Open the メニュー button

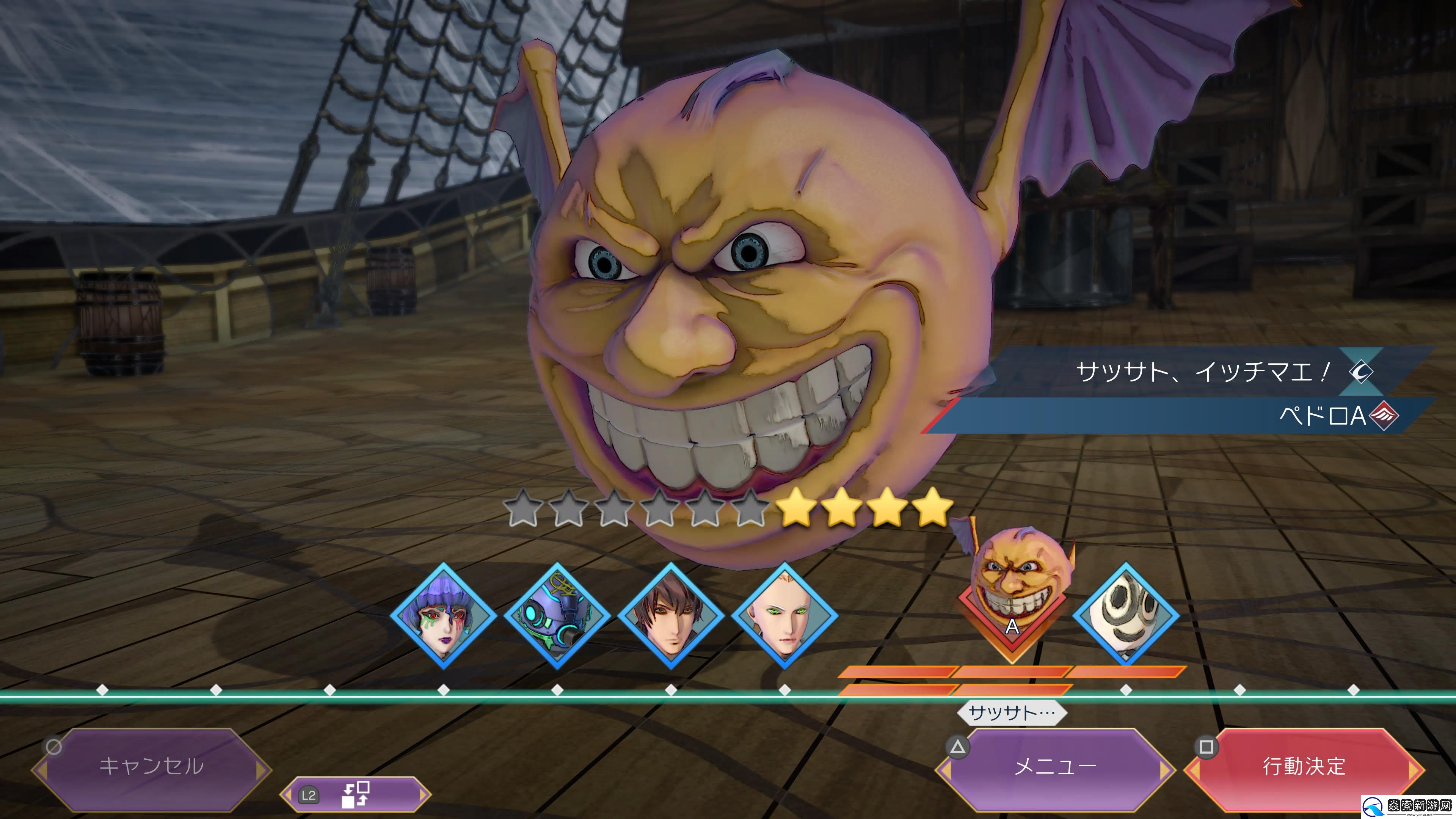[1055, 766]
